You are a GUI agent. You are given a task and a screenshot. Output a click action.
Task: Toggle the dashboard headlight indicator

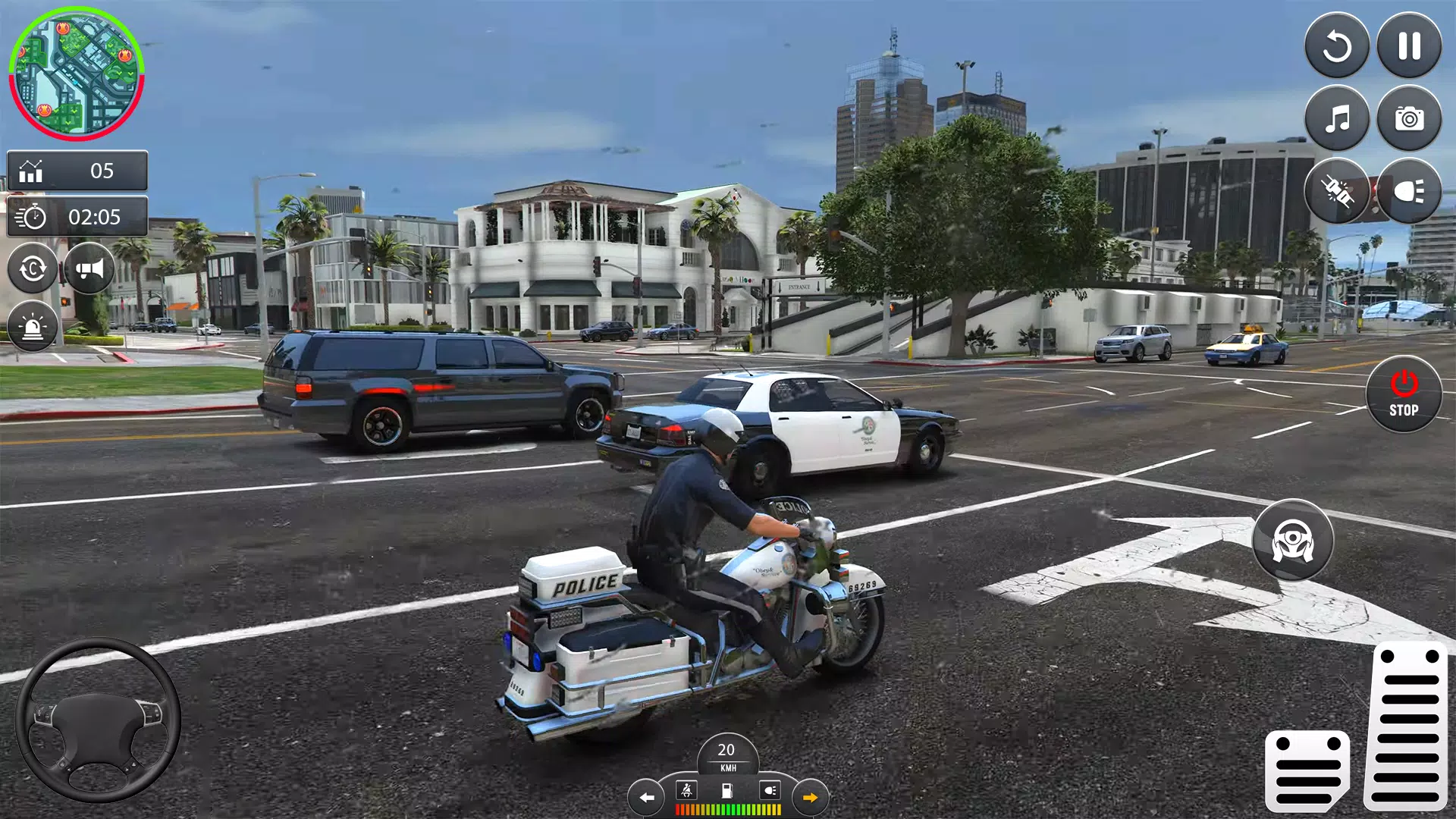pos(770,792)
